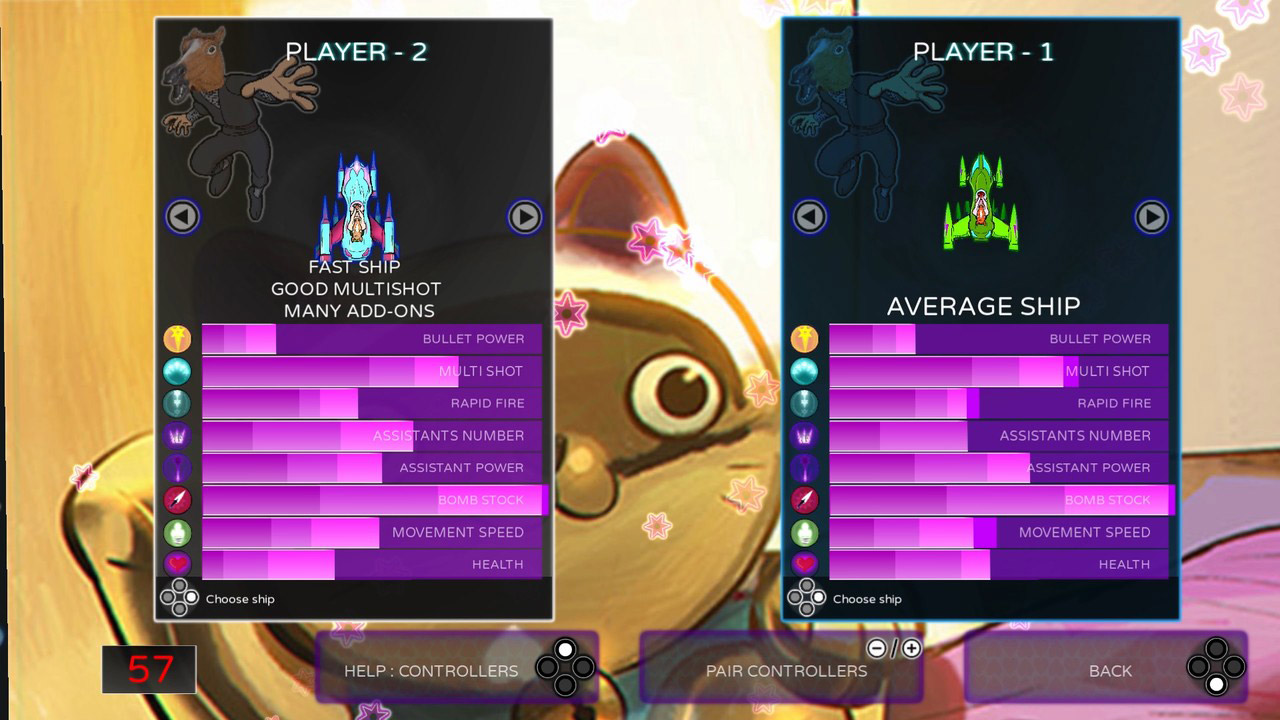Click the teal Multi Shot icon for Player 2
The height and width of the screenshot is (720, 1280).
[x=177, y=371]
